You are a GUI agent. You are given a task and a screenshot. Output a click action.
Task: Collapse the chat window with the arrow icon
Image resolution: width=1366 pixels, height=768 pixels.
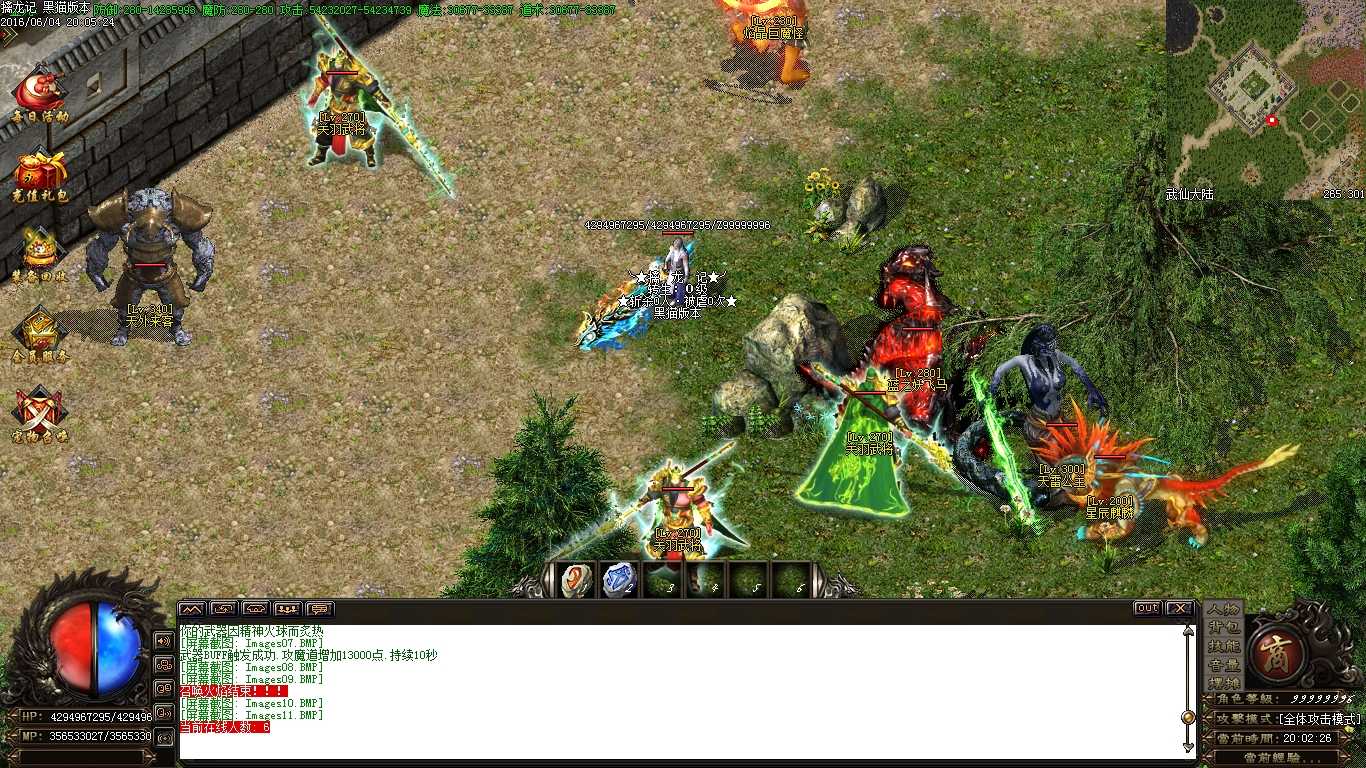(190, 607)
